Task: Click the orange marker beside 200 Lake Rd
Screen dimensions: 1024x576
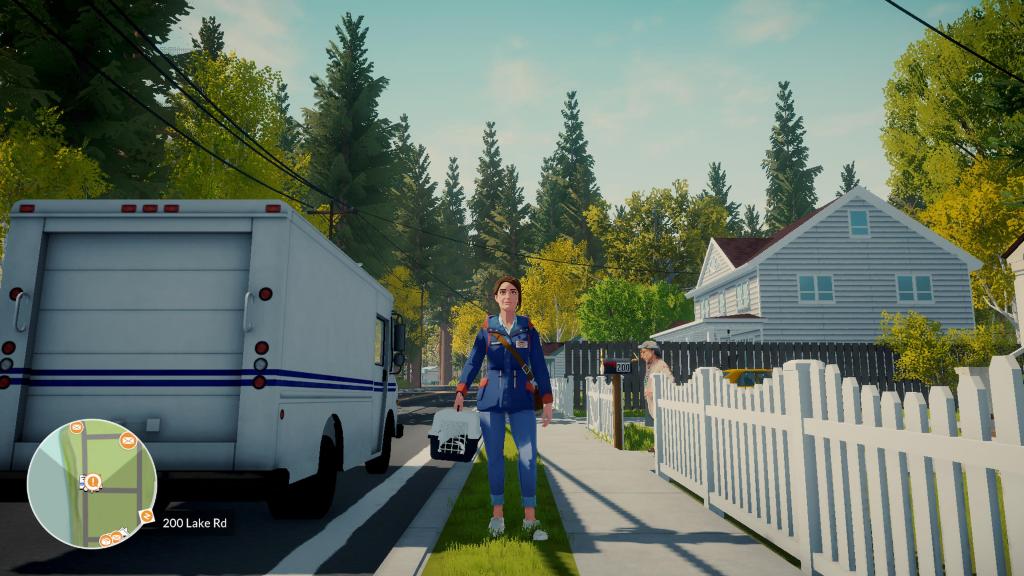Action: point(147,516)
